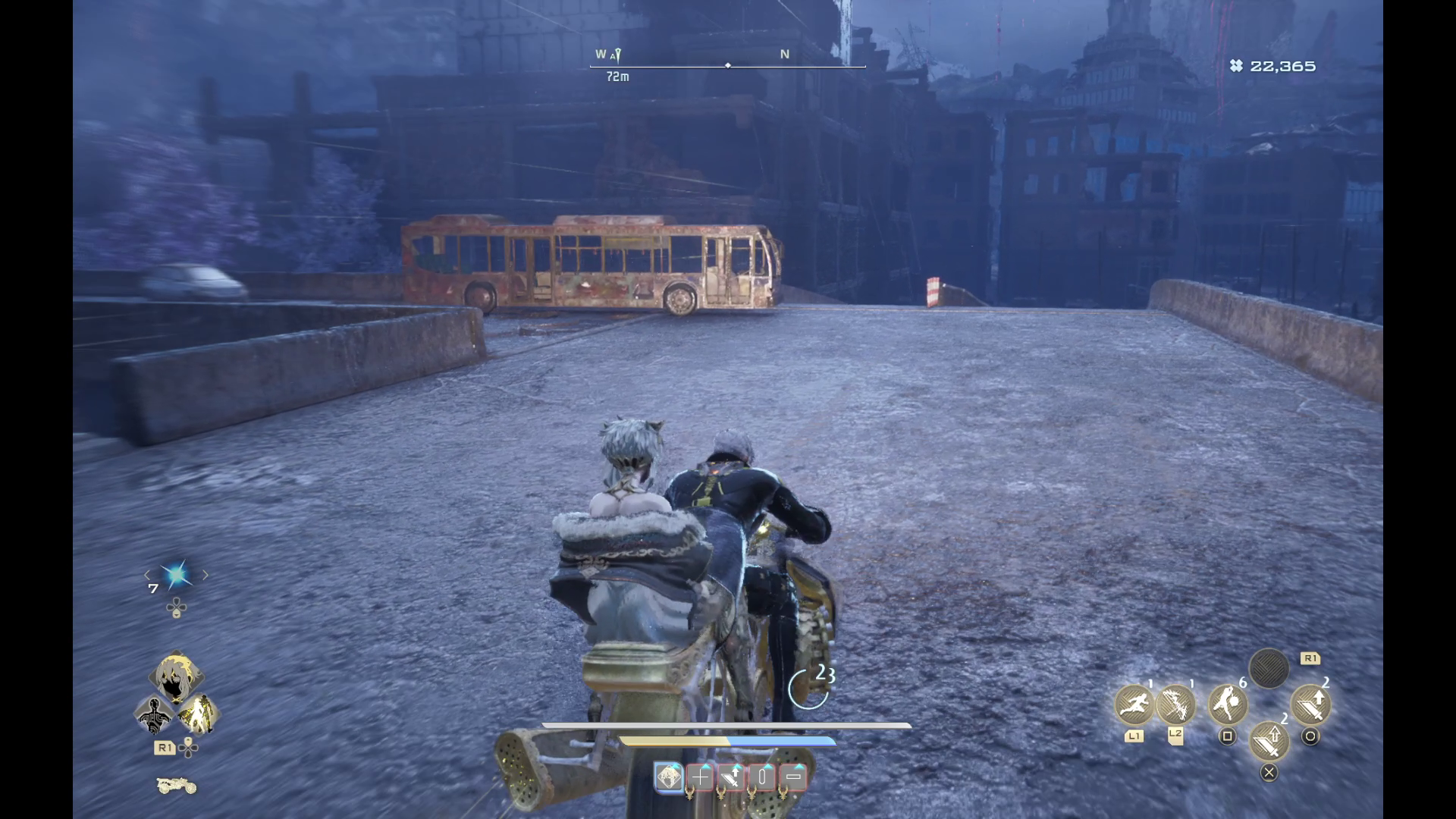Cycle item selection with the right arrow
Screen dimensions: 1456x819
[x=206, y=576]
